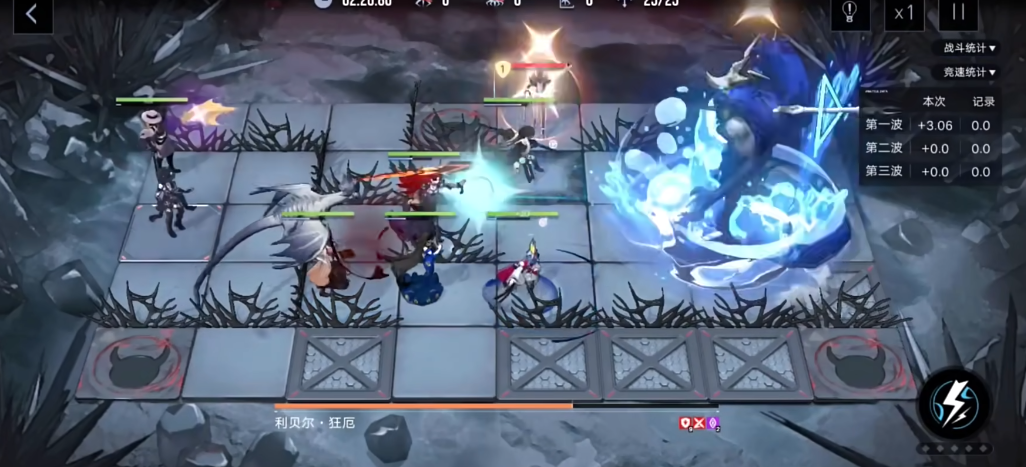The height and width of the screenshot is (467, 1026).
Task: Expand the 战斗统计 dropdown
Action: pos(969,47)
